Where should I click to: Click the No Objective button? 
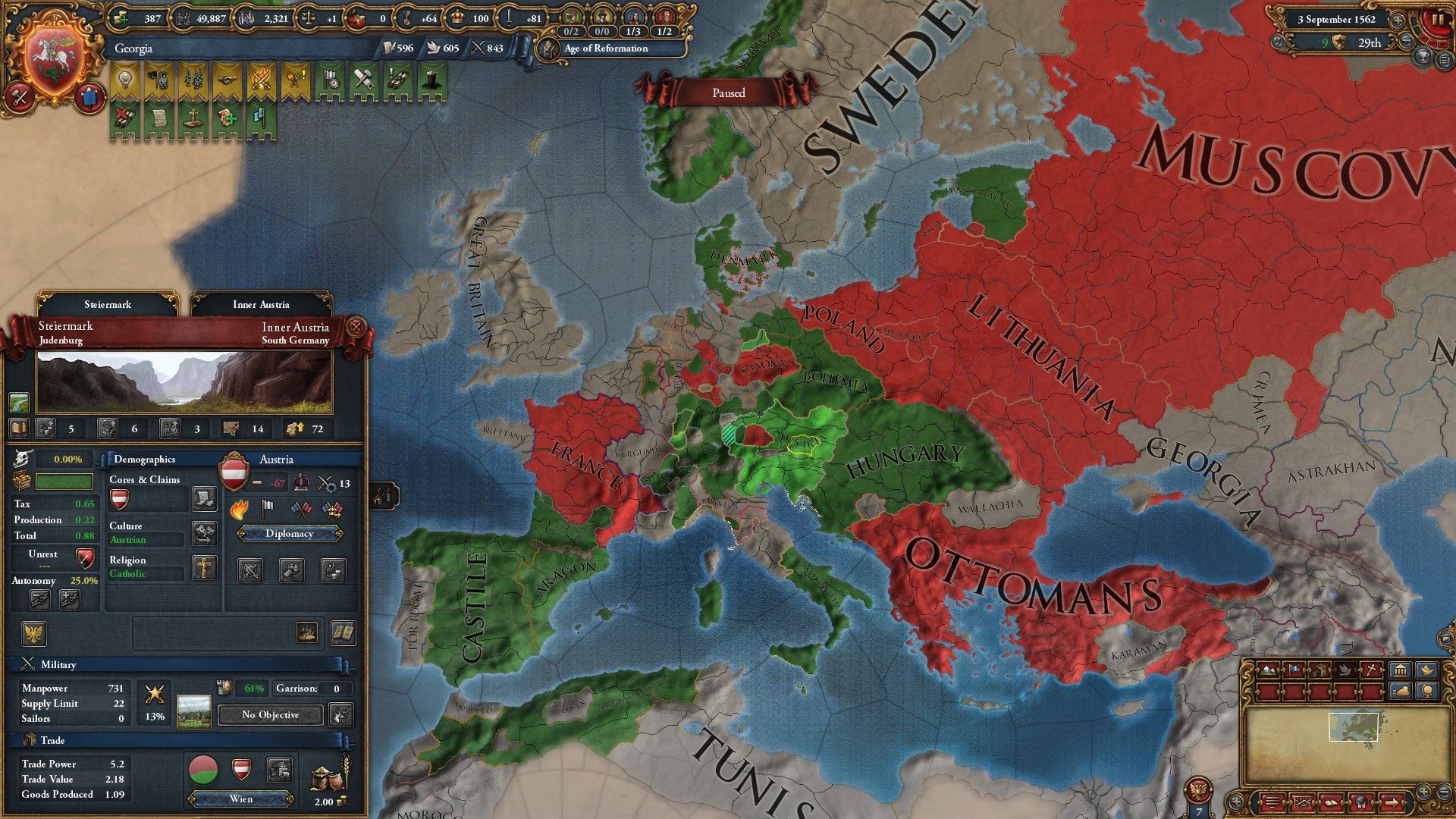269,715
